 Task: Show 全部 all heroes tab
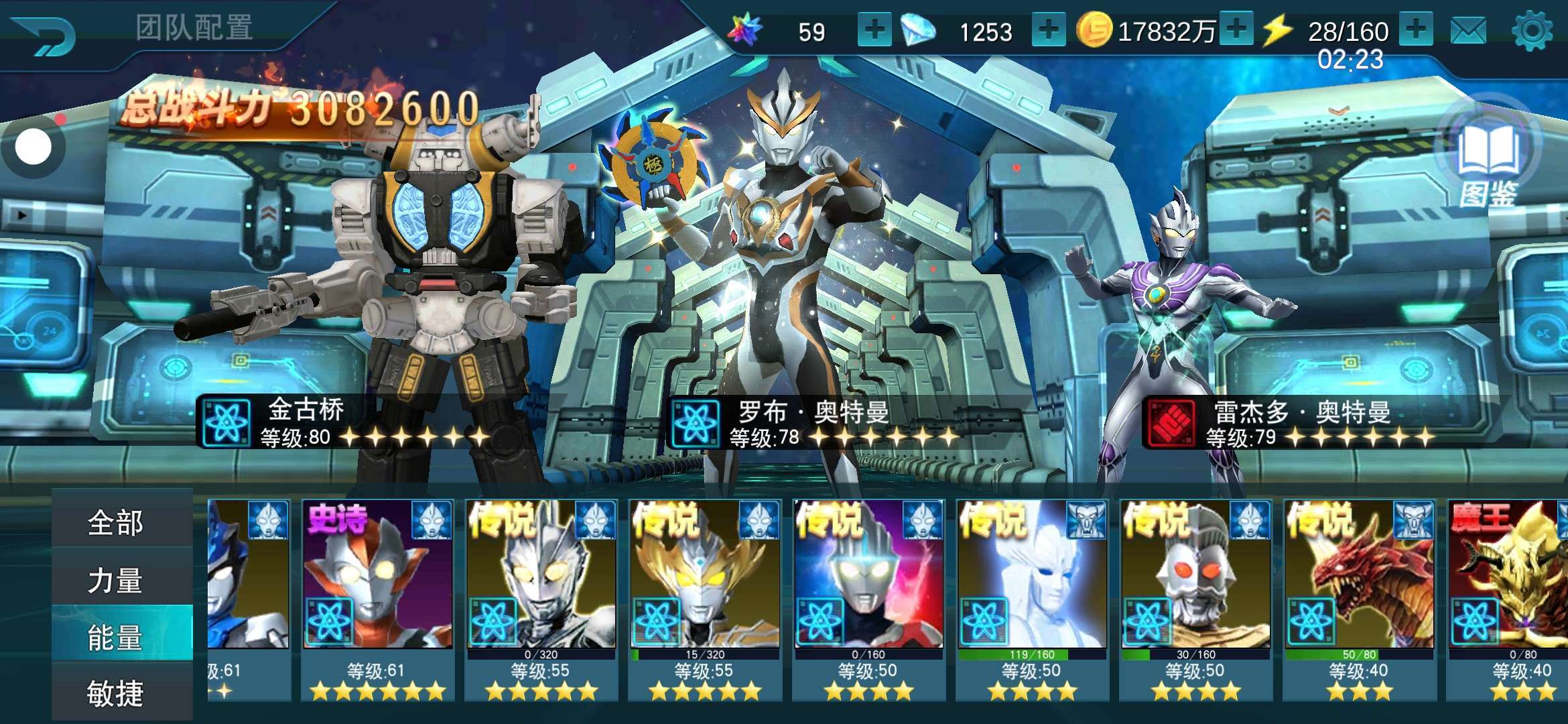pos(115,523)
